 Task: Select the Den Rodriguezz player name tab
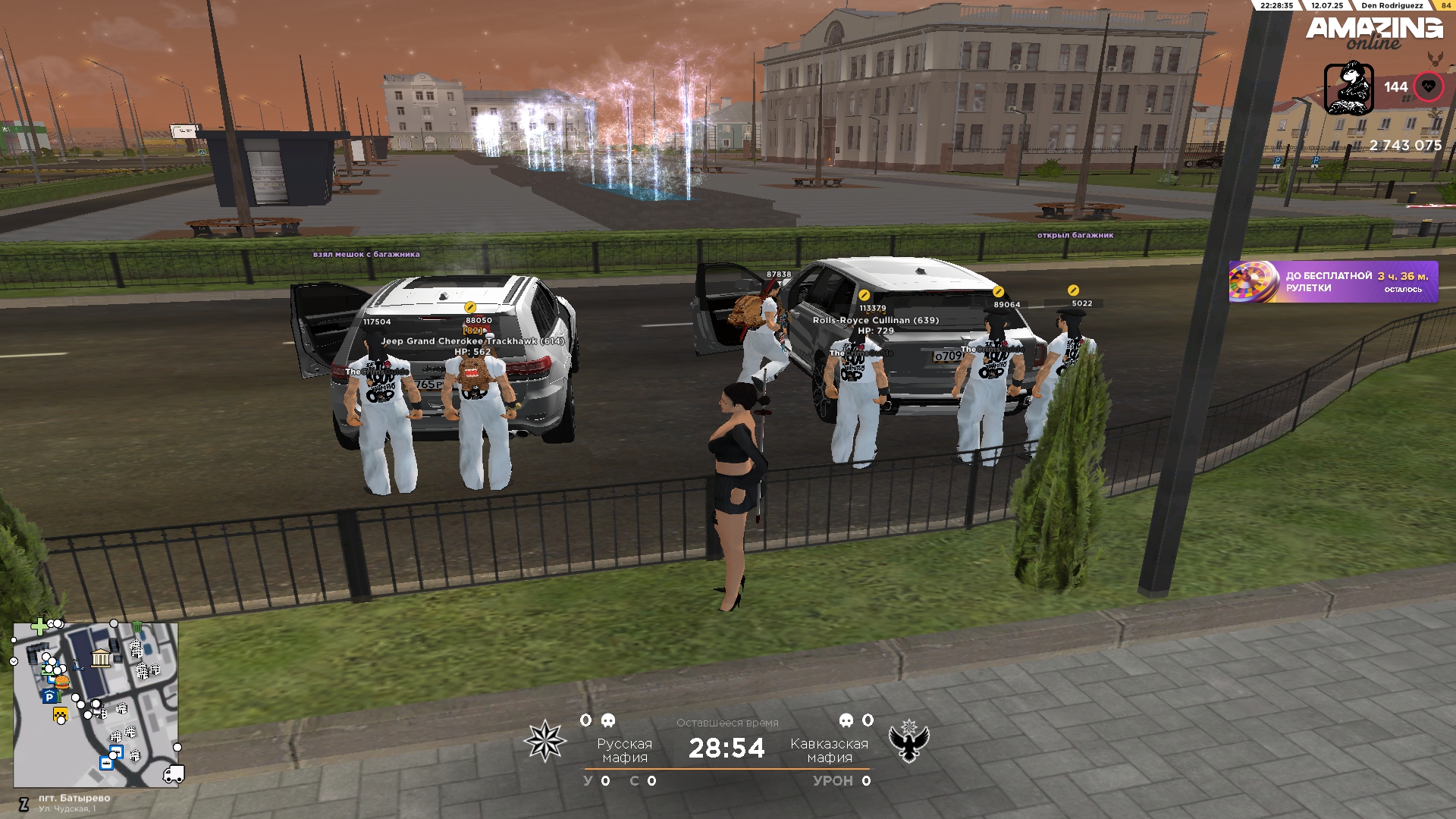1392,5
